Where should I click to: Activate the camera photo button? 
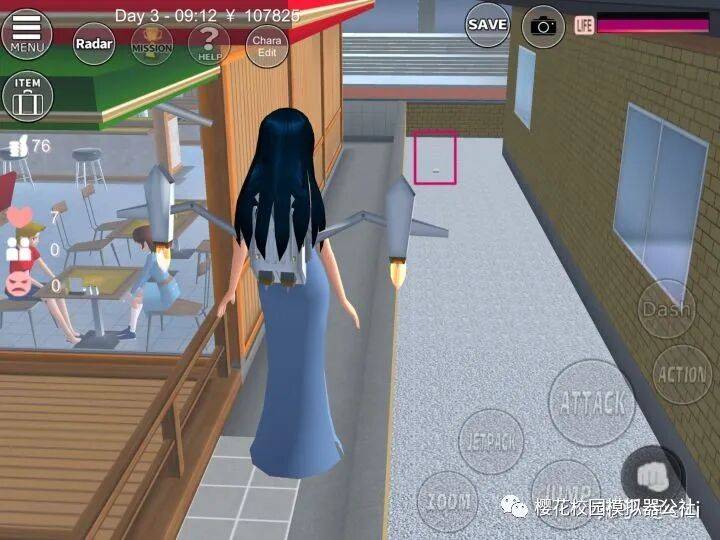point(543,26)
